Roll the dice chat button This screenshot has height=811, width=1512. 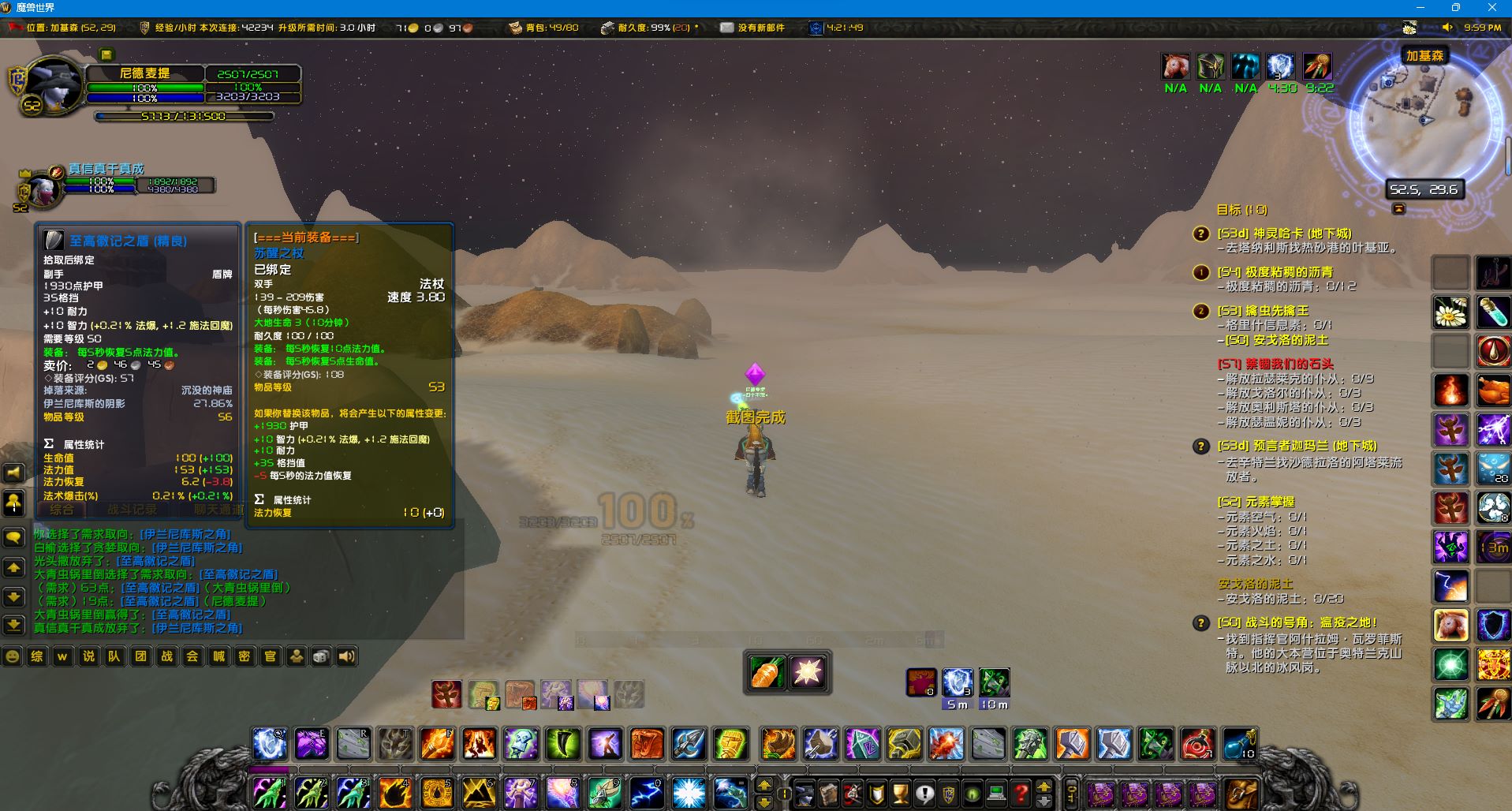[321, 656]
